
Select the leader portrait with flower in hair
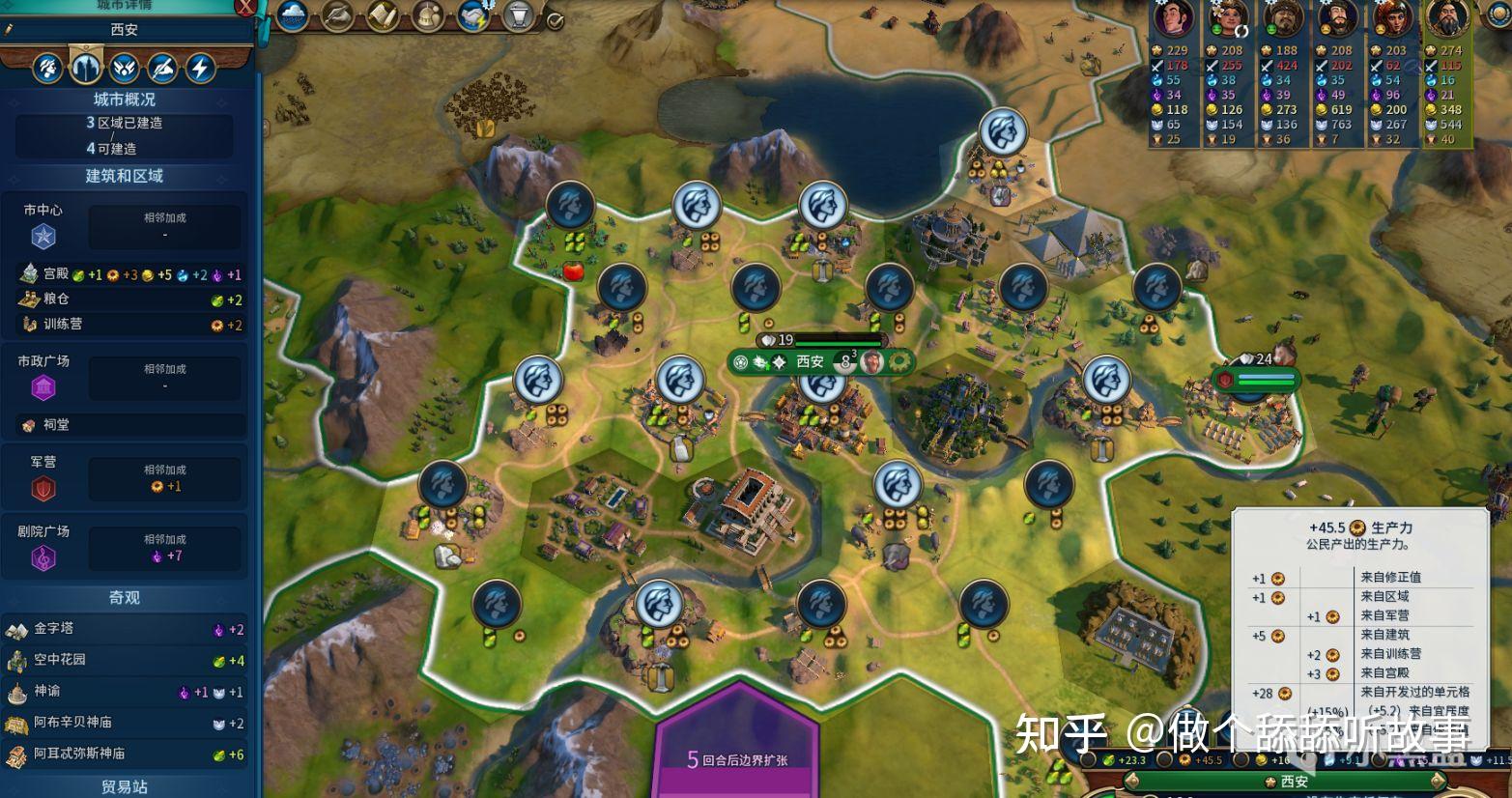coord(1229,18)
